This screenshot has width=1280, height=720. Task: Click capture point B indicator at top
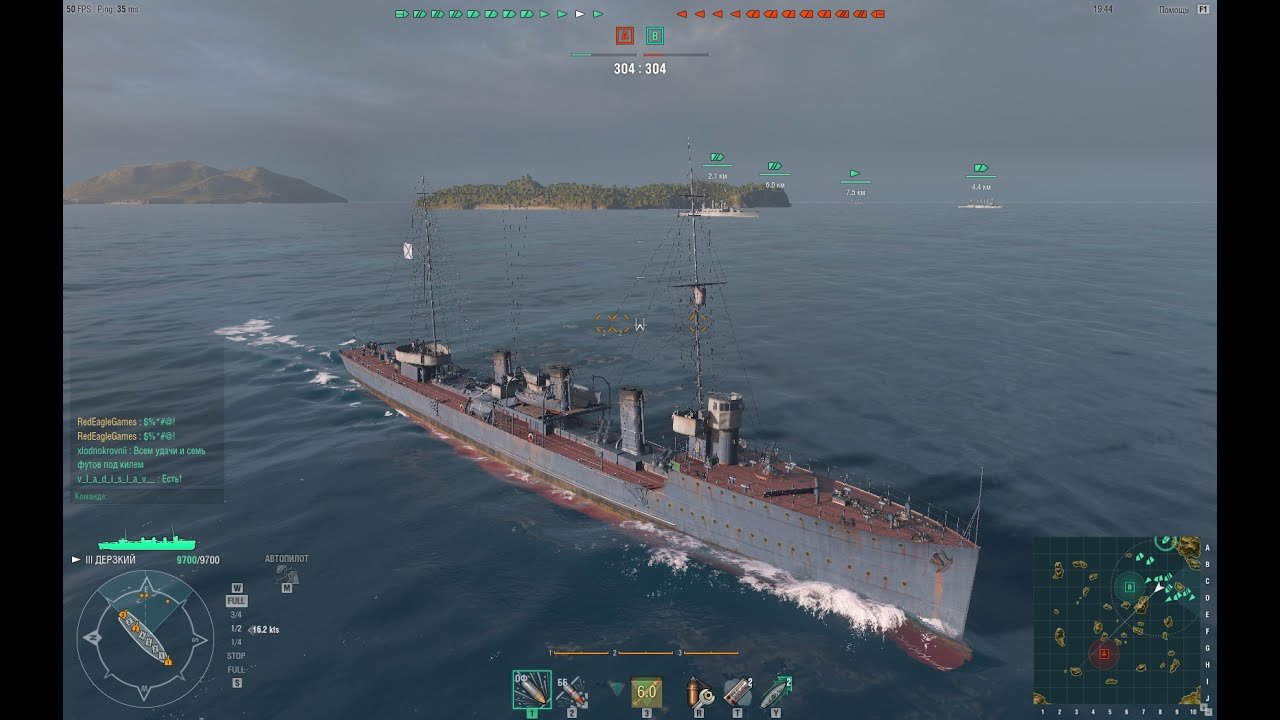tap(655, 36)
